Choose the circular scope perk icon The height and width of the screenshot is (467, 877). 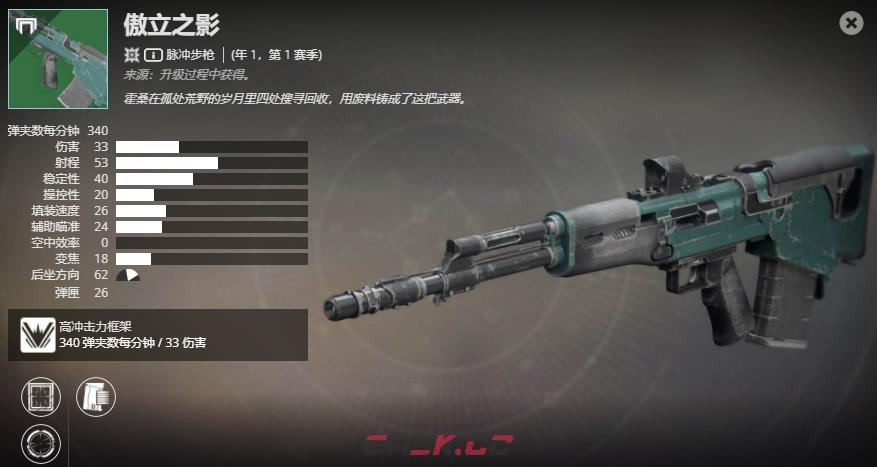click(41, 443)
